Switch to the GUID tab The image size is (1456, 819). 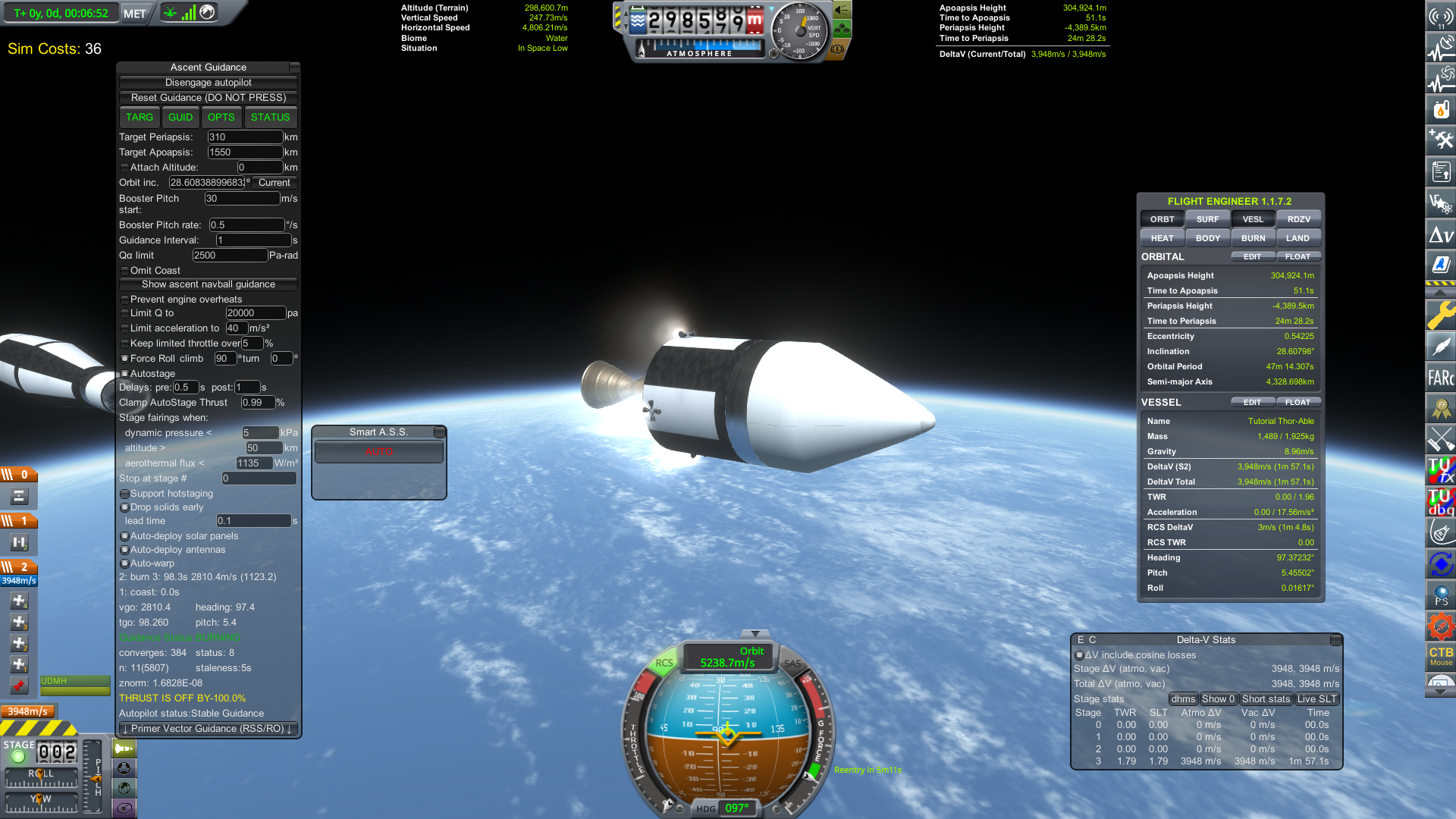pyautogui.click(x=180, y=118)
